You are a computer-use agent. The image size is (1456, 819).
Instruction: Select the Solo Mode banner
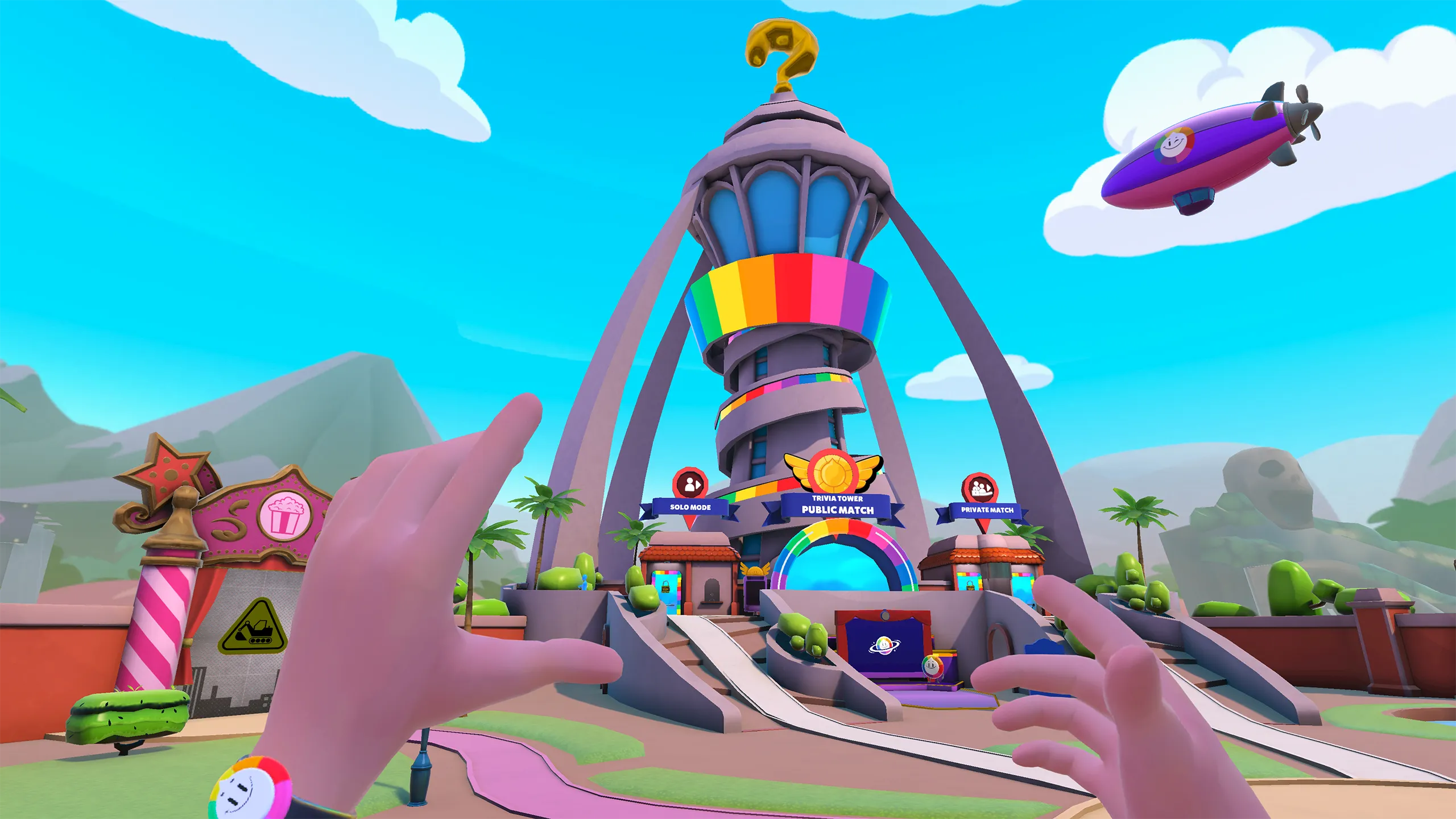pos(690,507)
